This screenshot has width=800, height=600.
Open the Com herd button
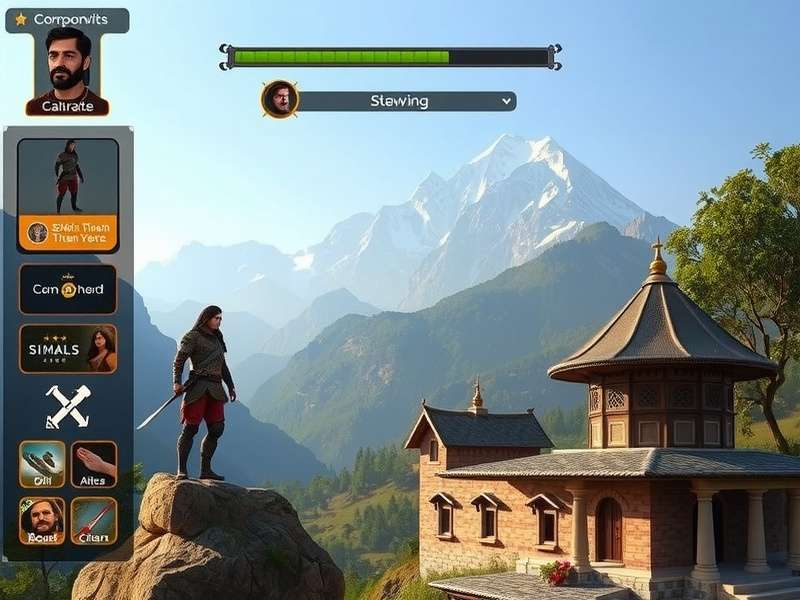click(x=68, y=289)
